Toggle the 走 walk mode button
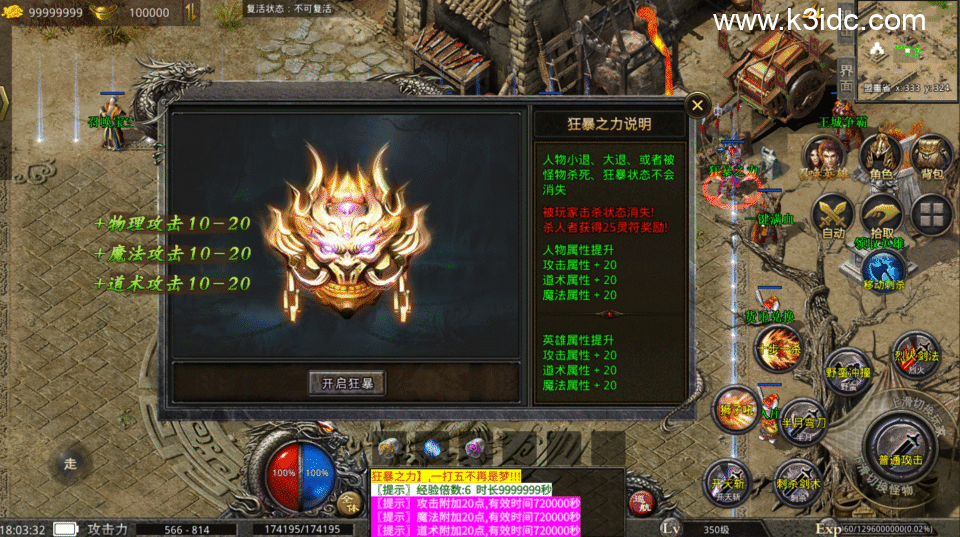960x537 pixels. [x=70, y=463]
